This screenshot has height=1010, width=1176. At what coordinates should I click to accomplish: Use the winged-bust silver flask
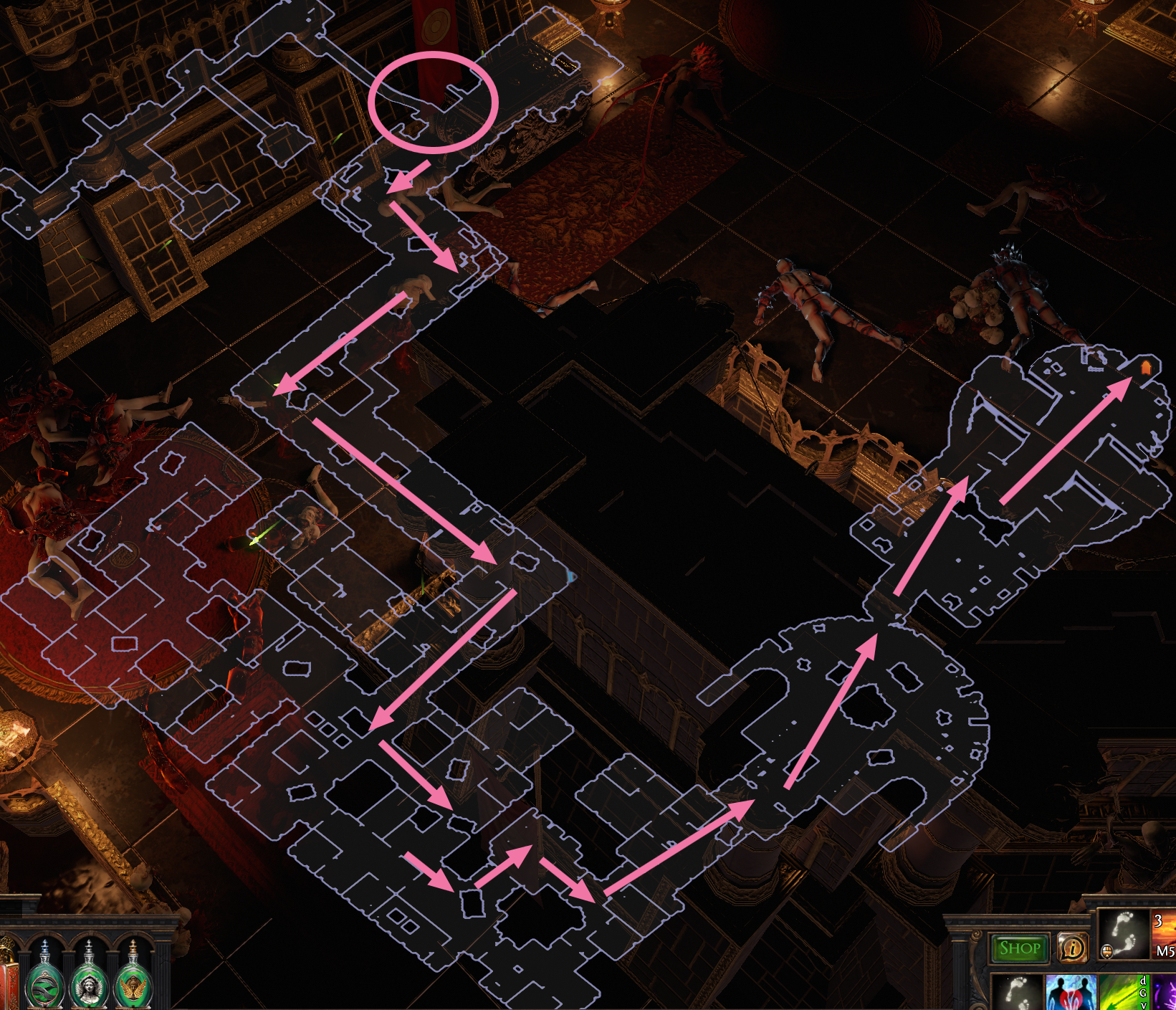pyautogui.click(x=89, y=982)
